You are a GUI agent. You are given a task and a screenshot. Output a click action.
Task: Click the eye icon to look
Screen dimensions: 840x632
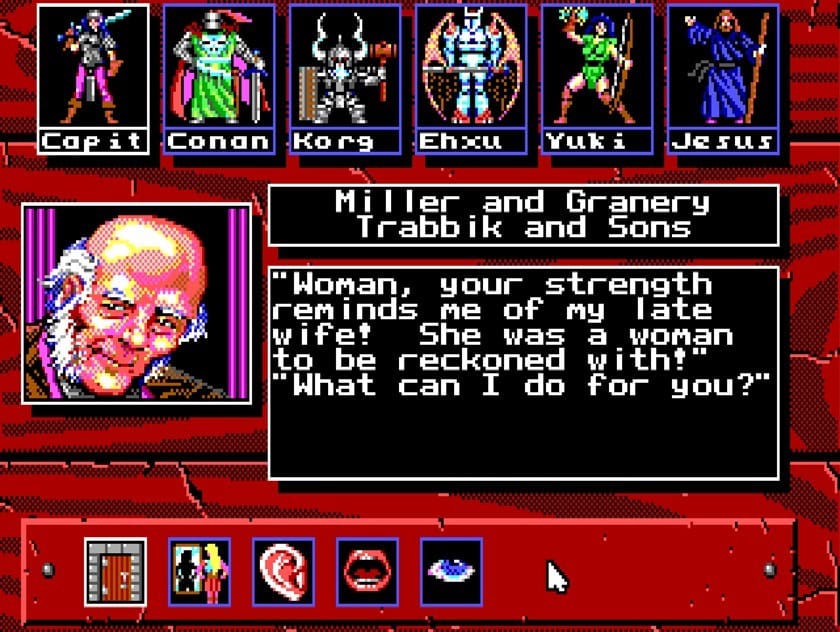pos(451,572)
